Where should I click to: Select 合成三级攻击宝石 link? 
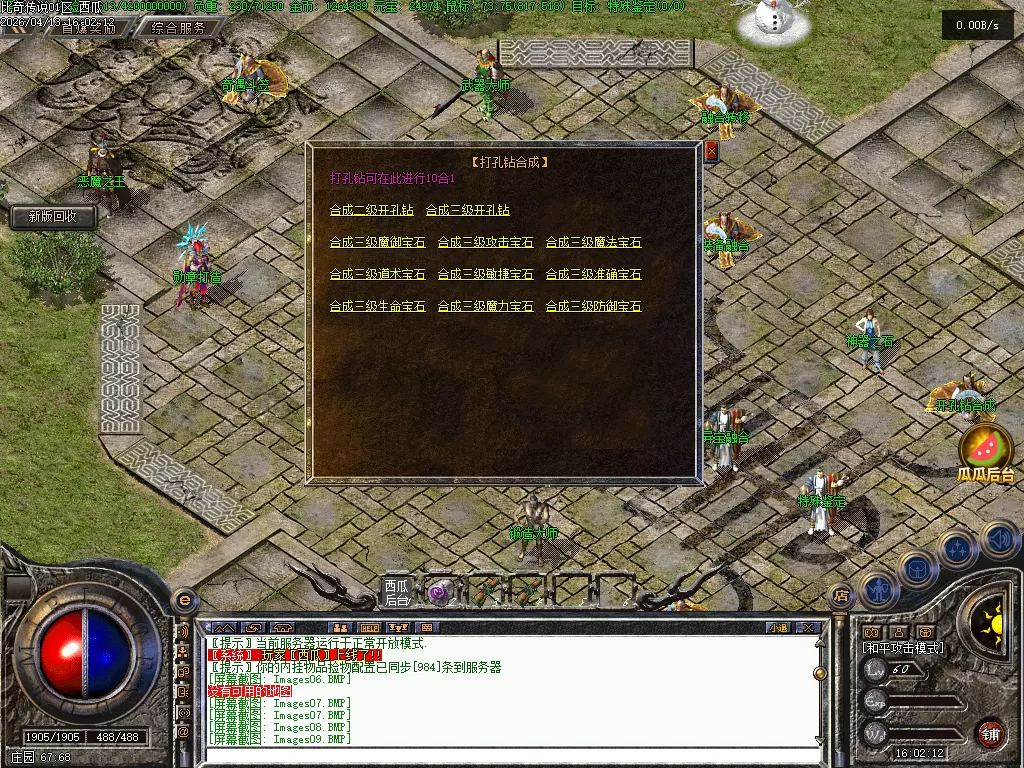pyautogui.click(x=485, y=242)
